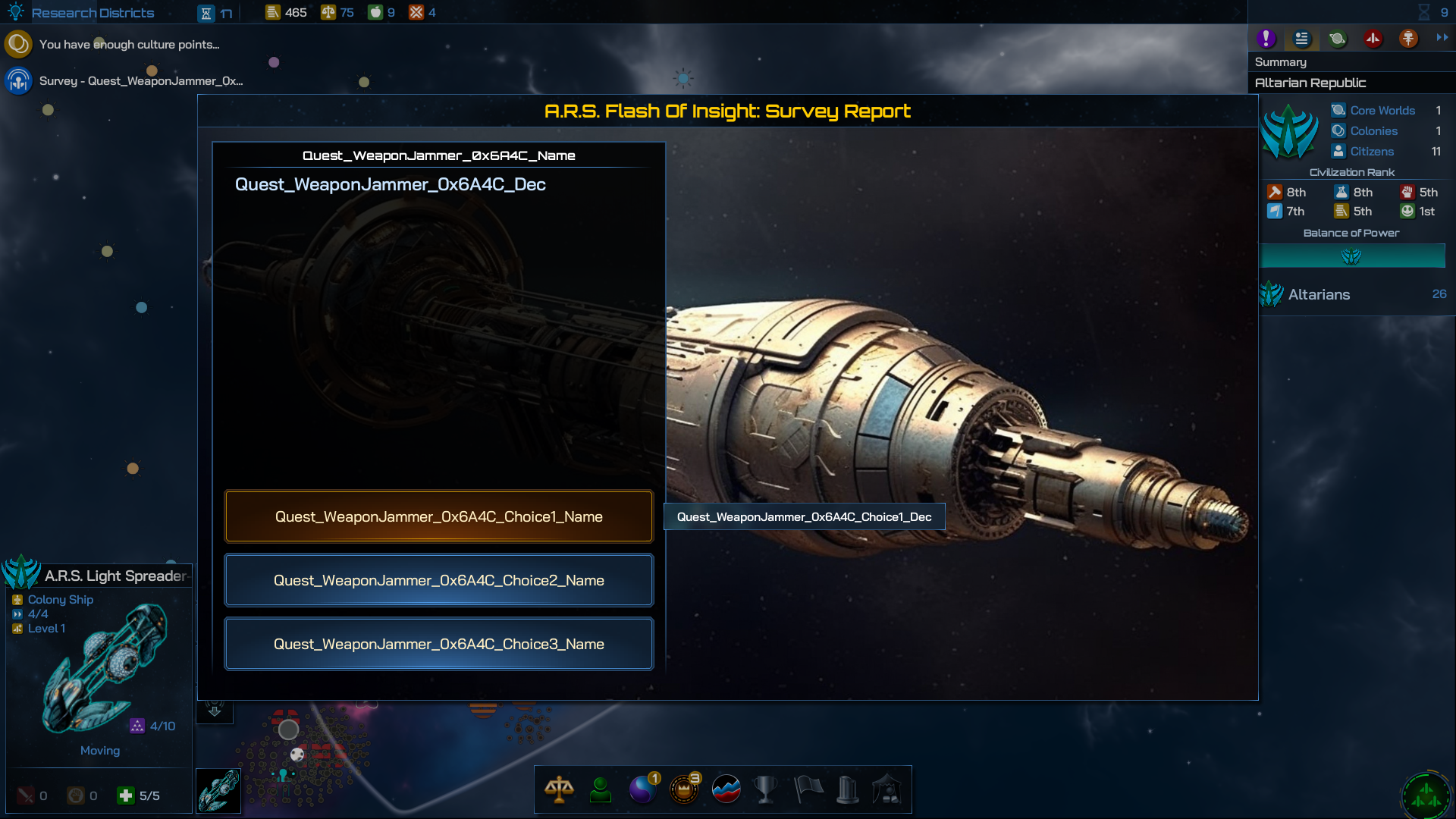Open the Survey quest notification
This screenshot has height=819, width=1456.
(140, 81)
